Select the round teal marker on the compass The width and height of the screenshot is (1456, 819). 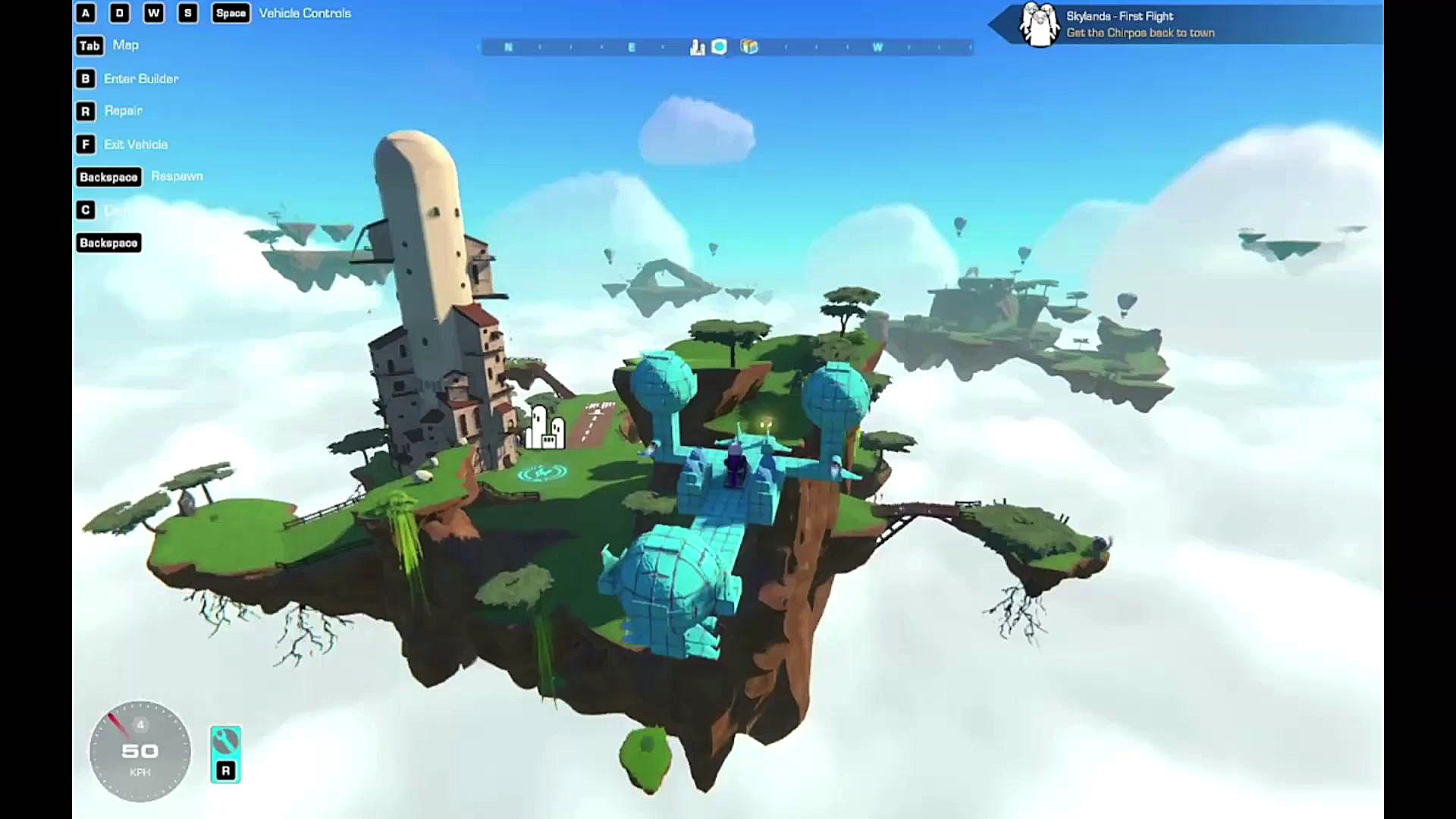coord(720,47)
